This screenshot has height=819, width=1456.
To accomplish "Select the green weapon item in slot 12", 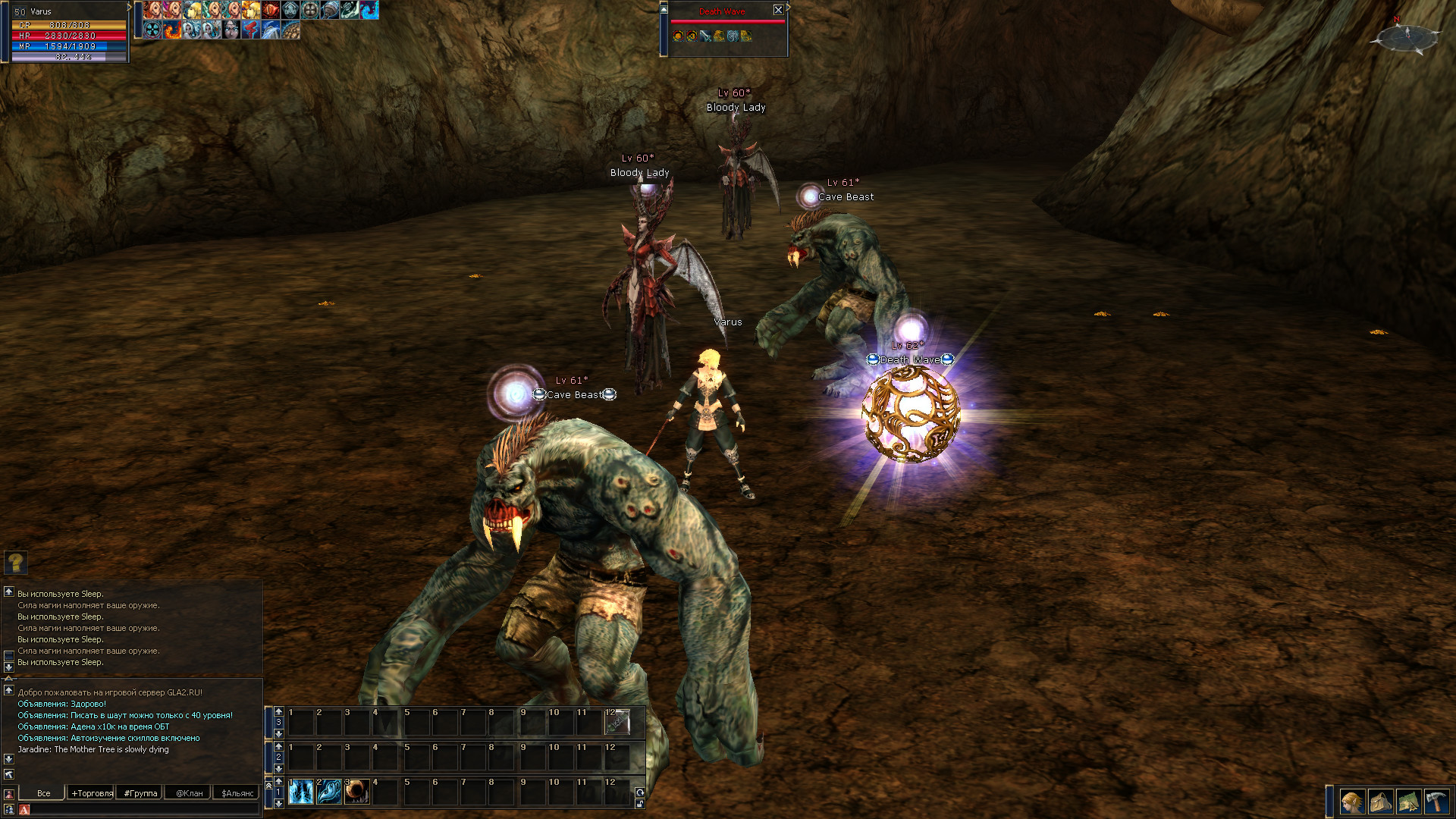I will click(x=617, y=722).
